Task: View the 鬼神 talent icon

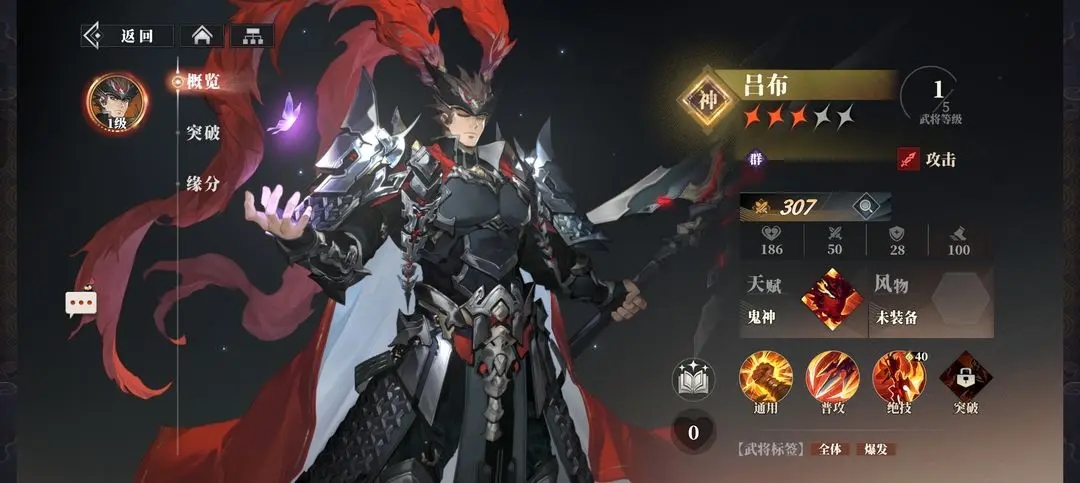Action: pyautogui.click(x=830, y=299)
